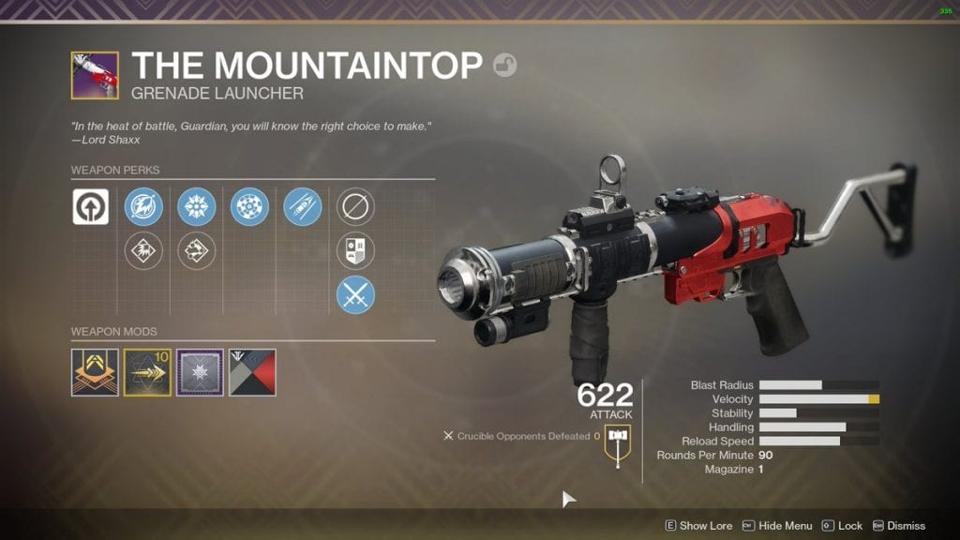Select the Micro-Missile intrinsic perk icon
Viewport: 960px width, 540px height.
(x=91, y=207)
